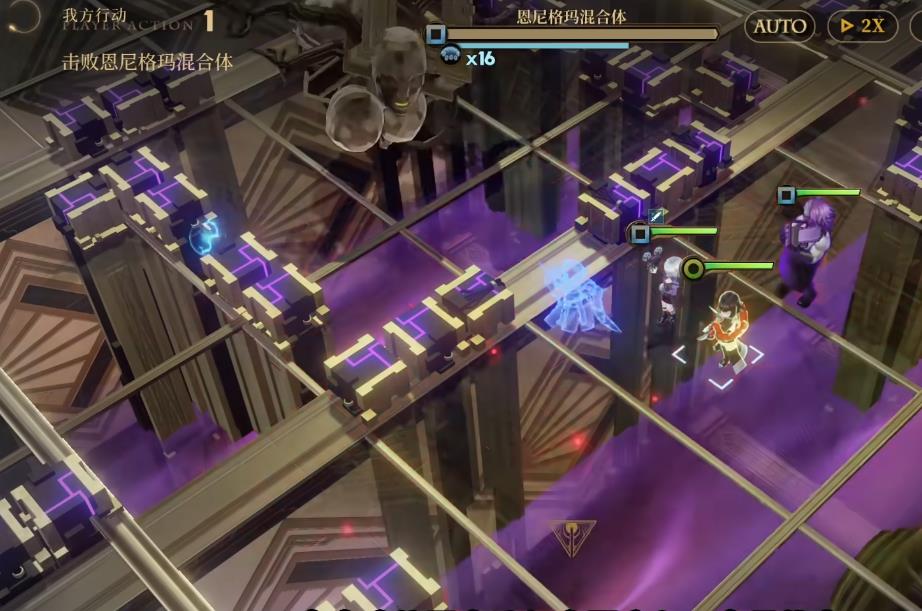Image resolution: width=922 pixels, height=611 pixels.
Task: Toggle the AUTO battle button
Action: (779, 26)
